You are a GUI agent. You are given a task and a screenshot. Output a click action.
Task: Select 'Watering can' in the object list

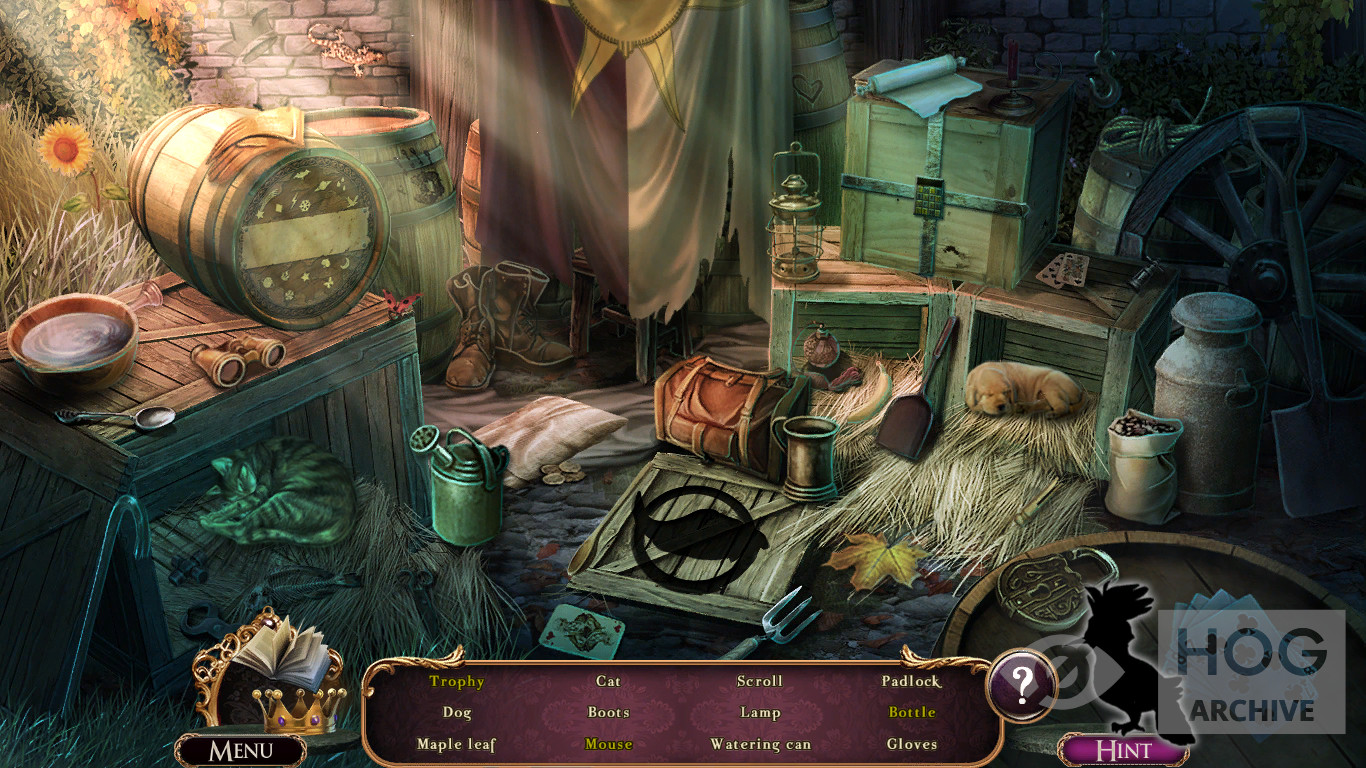[760, 744]
